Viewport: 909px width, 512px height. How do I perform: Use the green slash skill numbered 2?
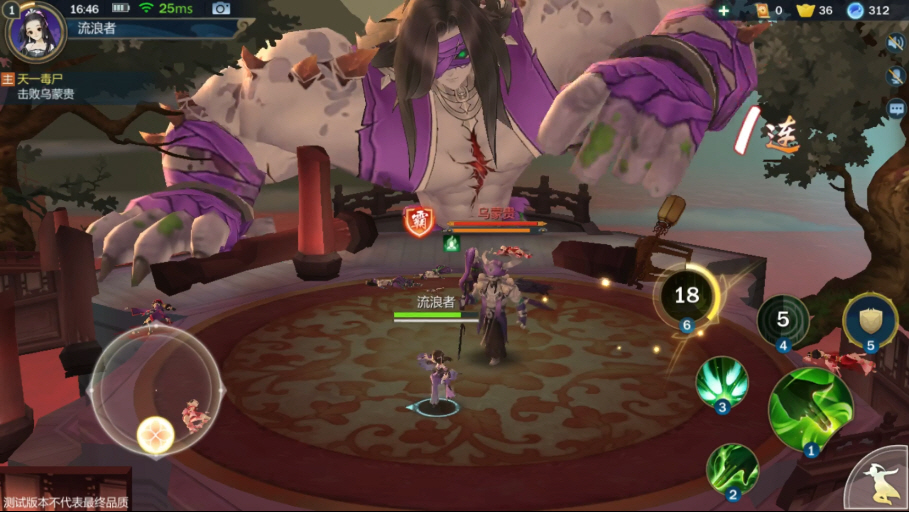tap(732, 469)
